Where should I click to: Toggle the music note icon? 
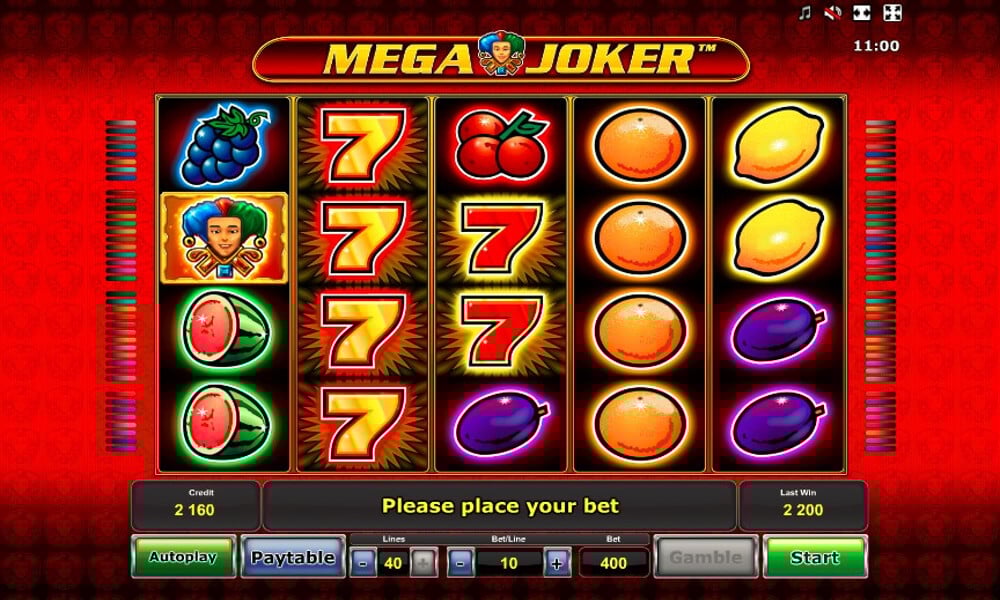804,13
